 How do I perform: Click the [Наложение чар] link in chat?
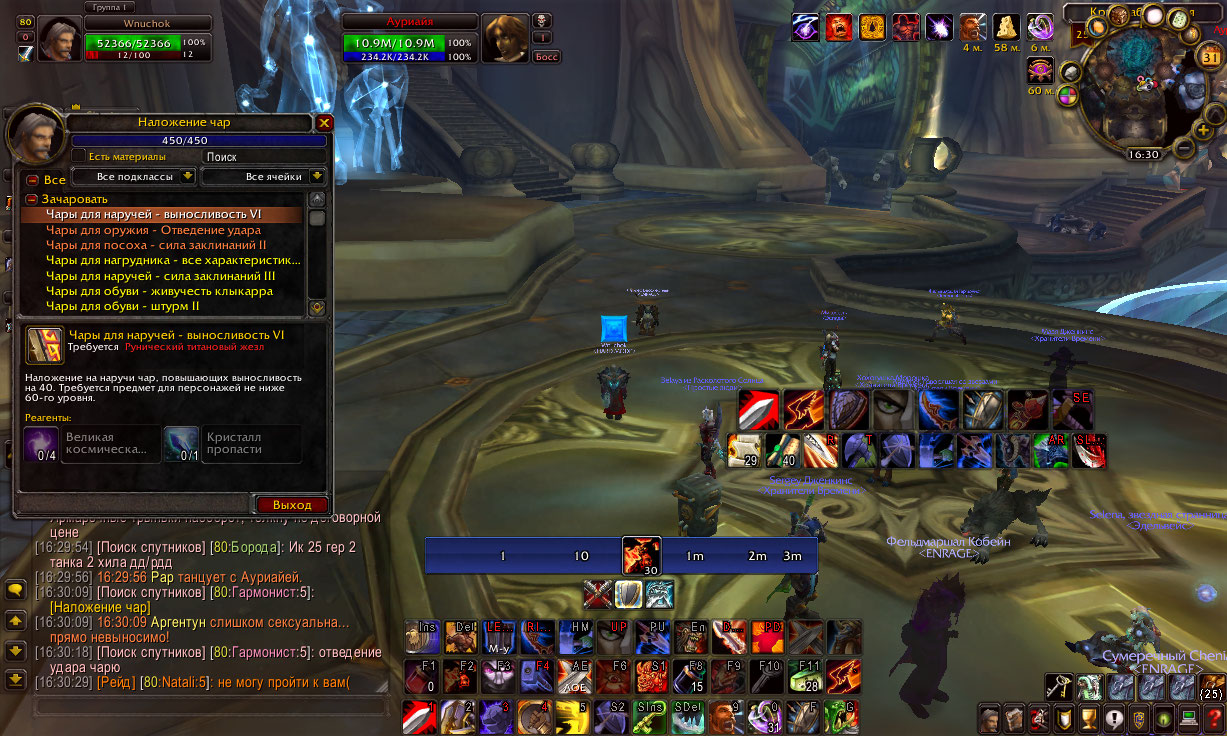point(100,607)
